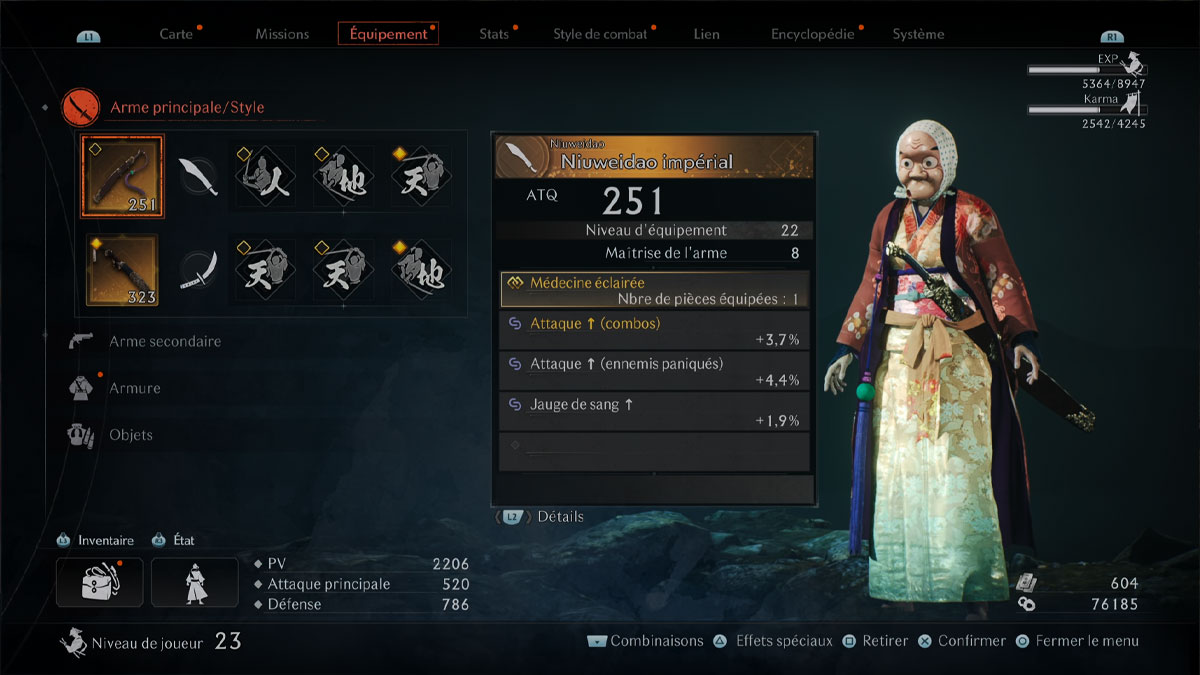Screen dimensions: 1200x675
Task: Select the Médecine éclairée set bonus row
Action: tap(654, 290)
